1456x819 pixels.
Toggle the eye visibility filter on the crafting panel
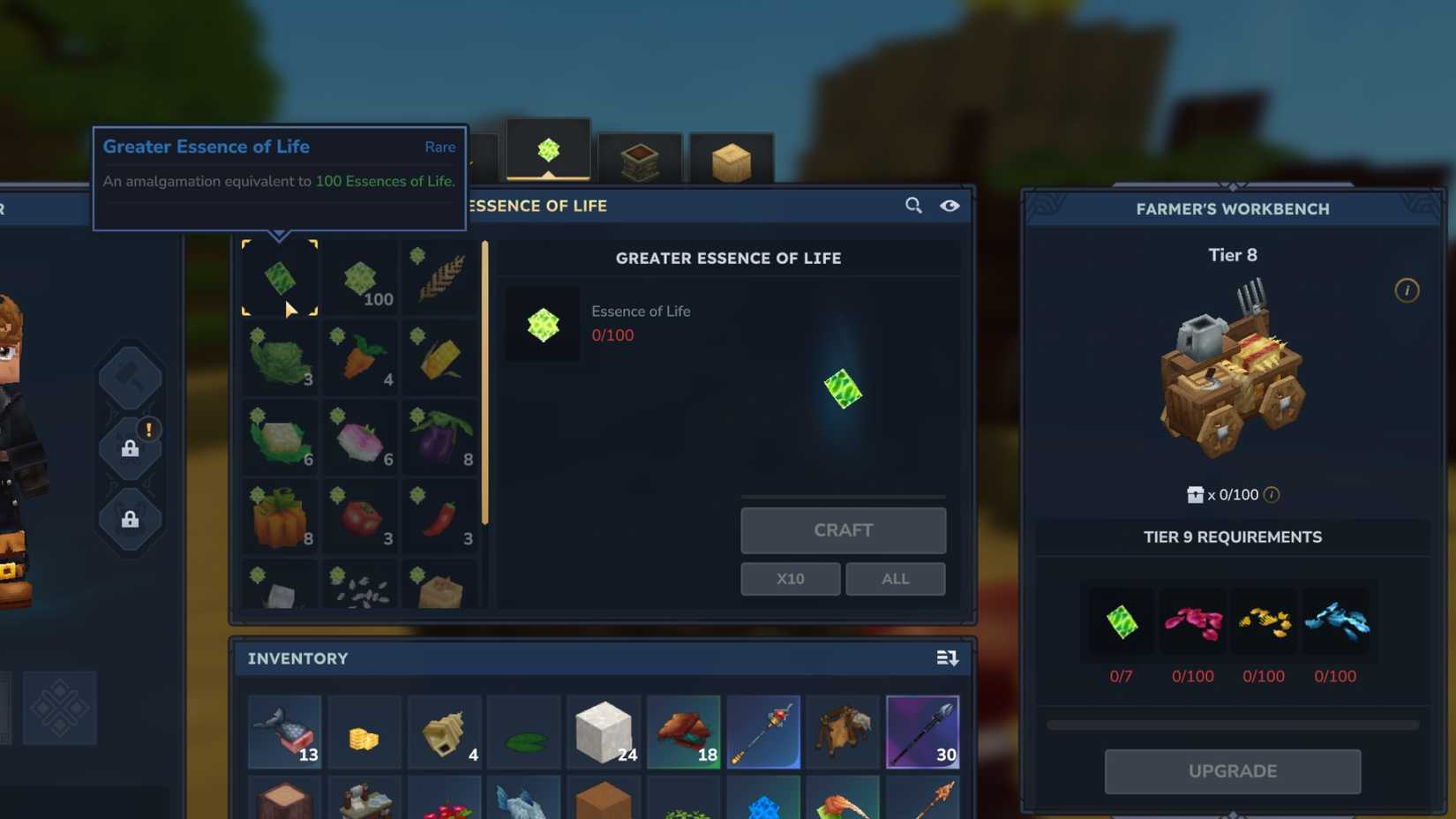(x=949, y=206)
